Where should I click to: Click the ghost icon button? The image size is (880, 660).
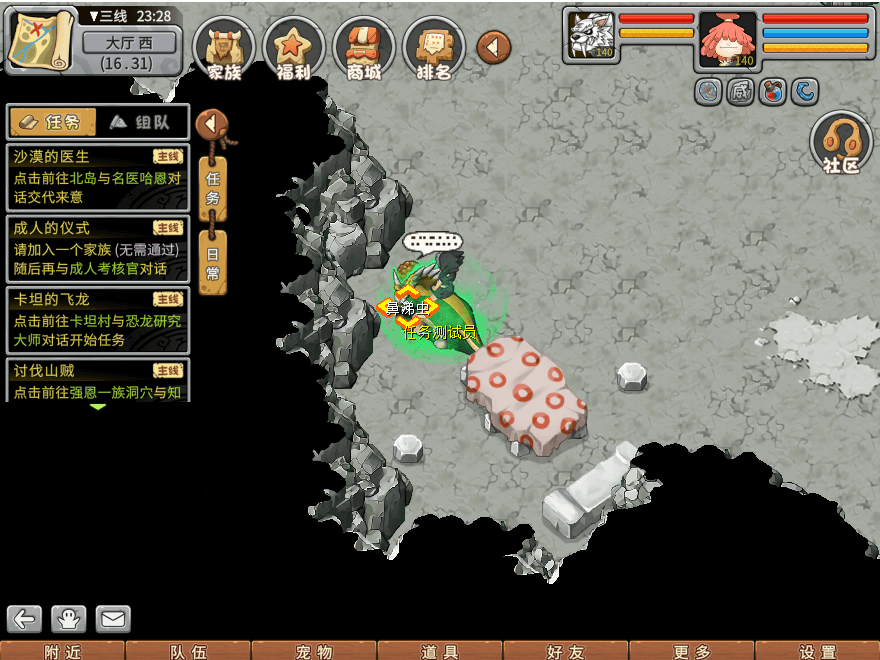click(x=69, y=619)
